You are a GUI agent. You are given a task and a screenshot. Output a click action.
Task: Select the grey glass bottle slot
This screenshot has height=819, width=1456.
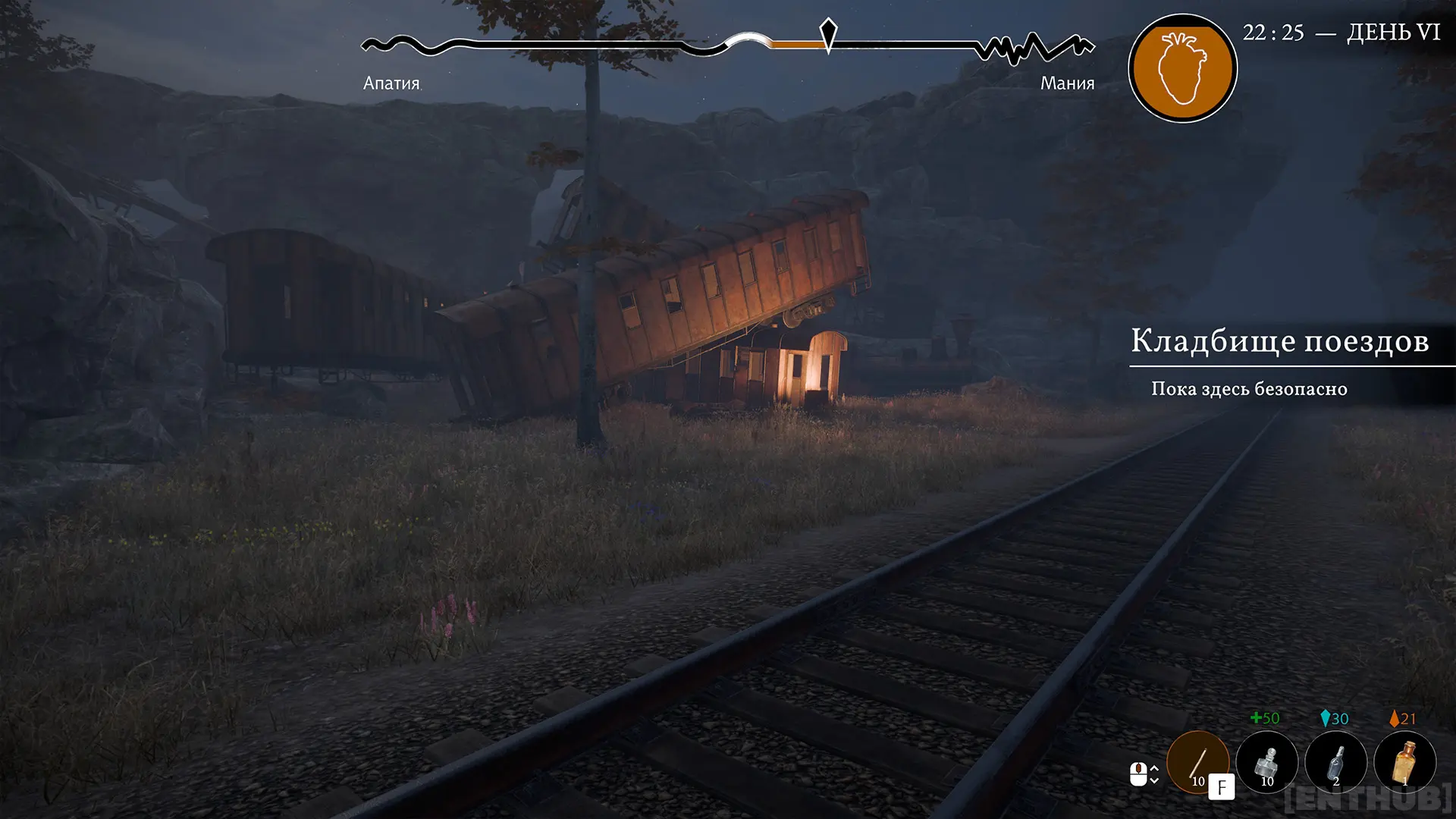pos(1335,761)
